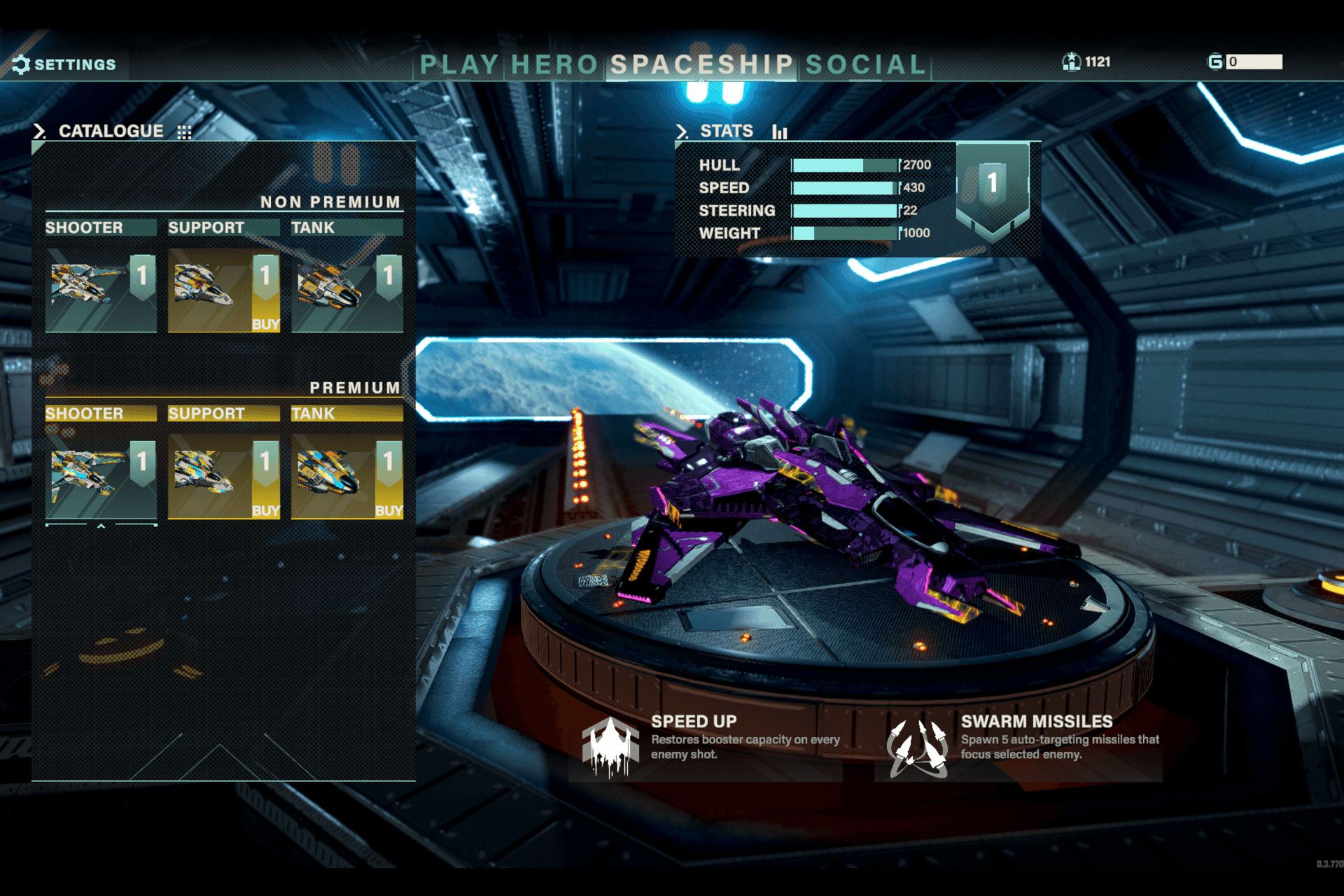Buy the premium Support ship
1344x896 pixels.
(x=265, y=510)
